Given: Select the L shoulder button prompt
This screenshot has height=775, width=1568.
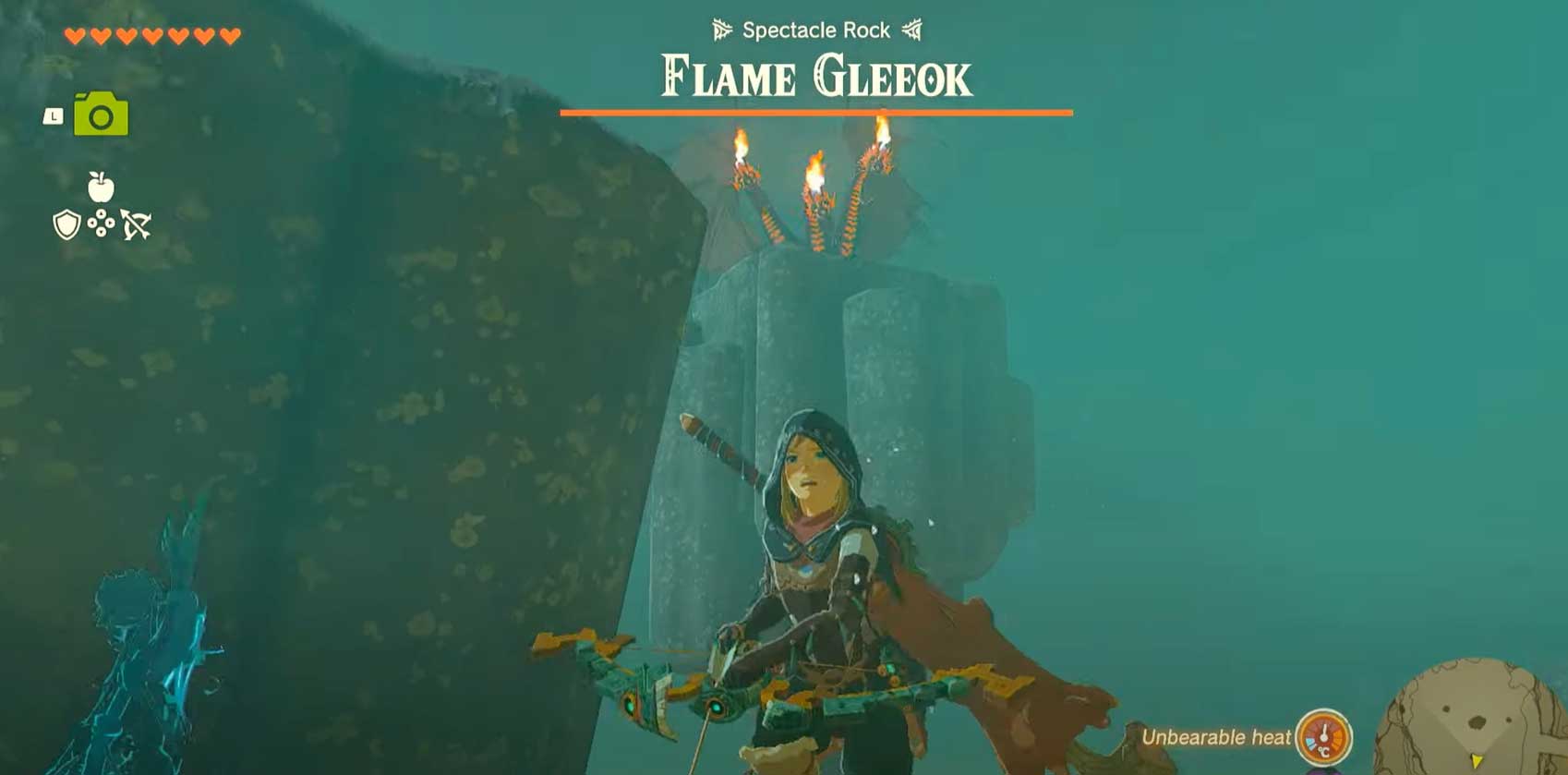Looking at the screenshot, I should (x=53, y=116).
